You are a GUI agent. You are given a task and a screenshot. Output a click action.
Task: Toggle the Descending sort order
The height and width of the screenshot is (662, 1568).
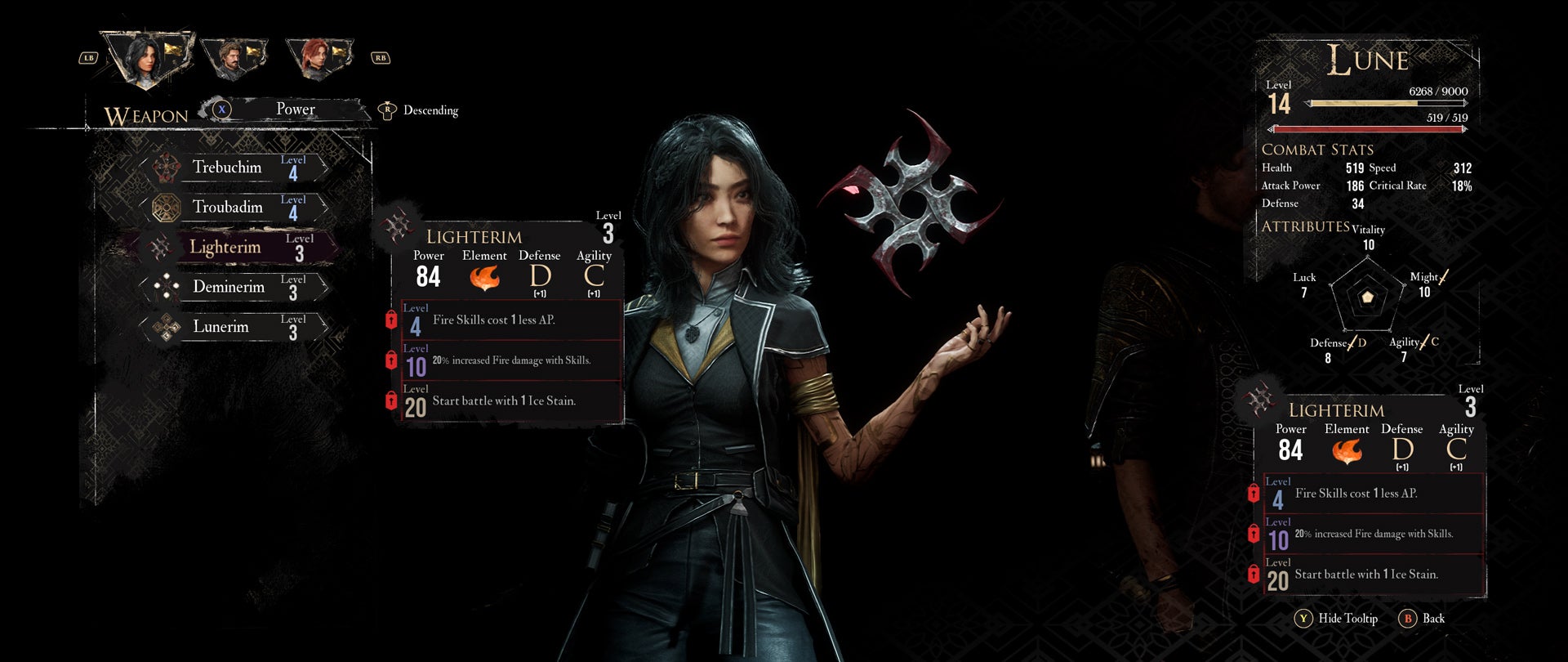[x=419, y=110]
